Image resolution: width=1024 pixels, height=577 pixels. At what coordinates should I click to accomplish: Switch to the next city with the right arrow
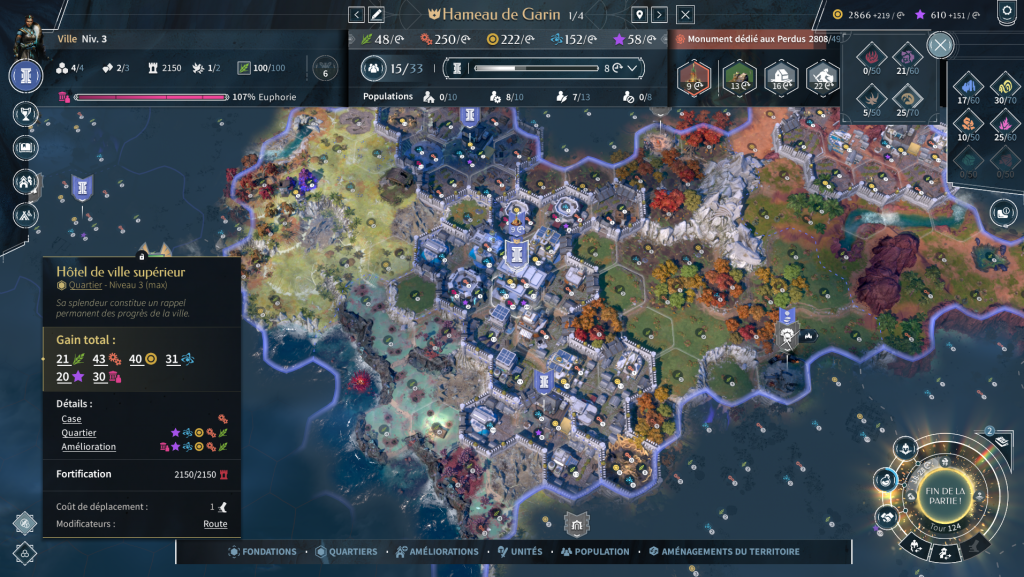[x=659, y=14]
